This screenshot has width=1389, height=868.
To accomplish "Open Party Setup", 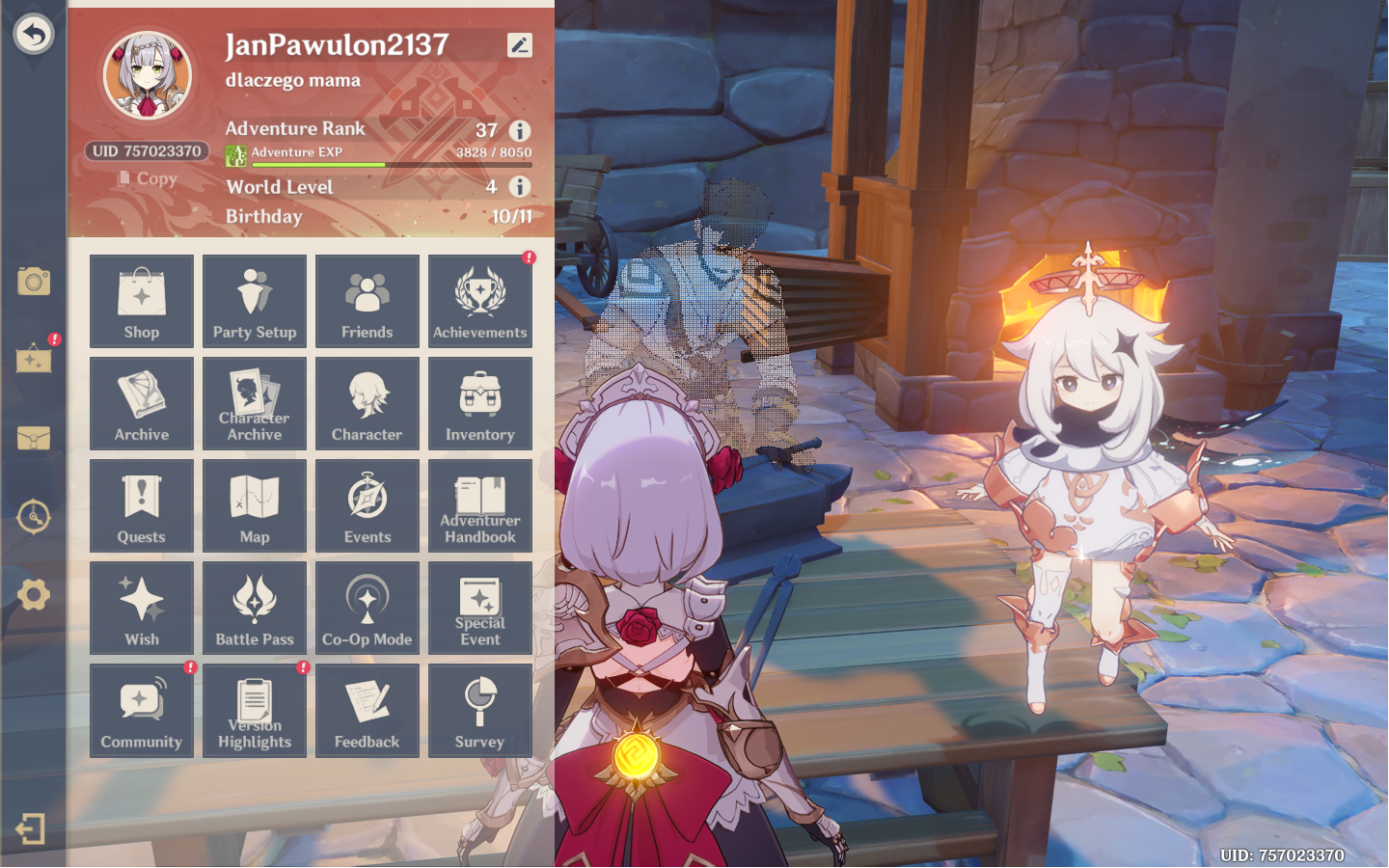I will tap(255, 301).
